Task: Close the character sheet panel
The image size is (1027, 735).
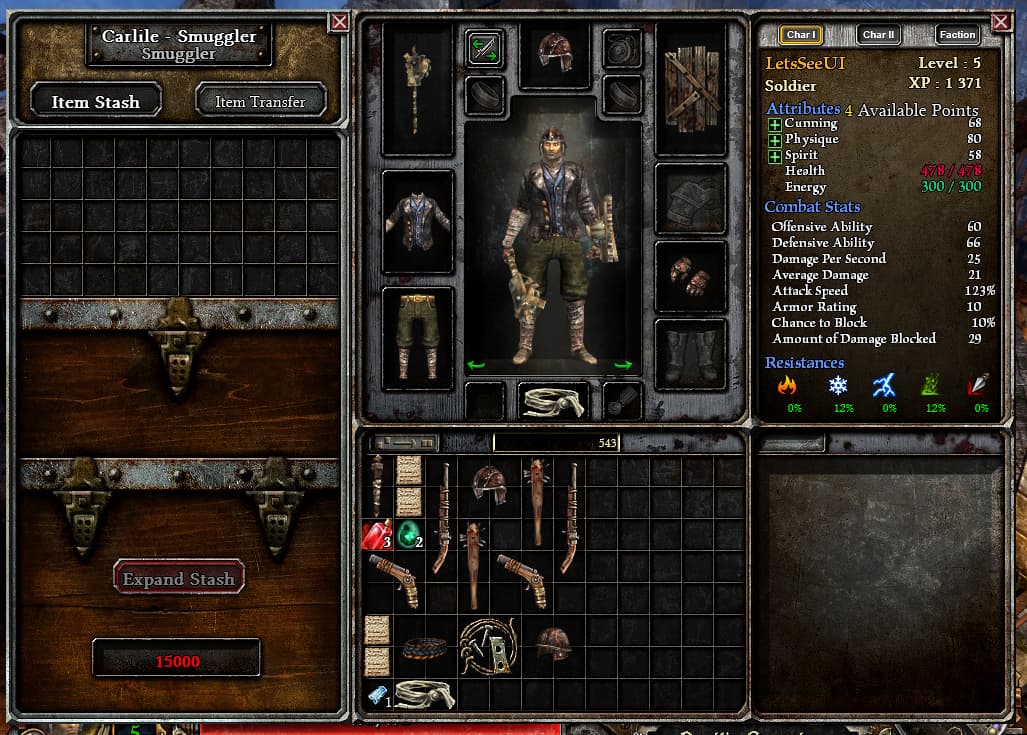Action: click(x=1000, y=21)
